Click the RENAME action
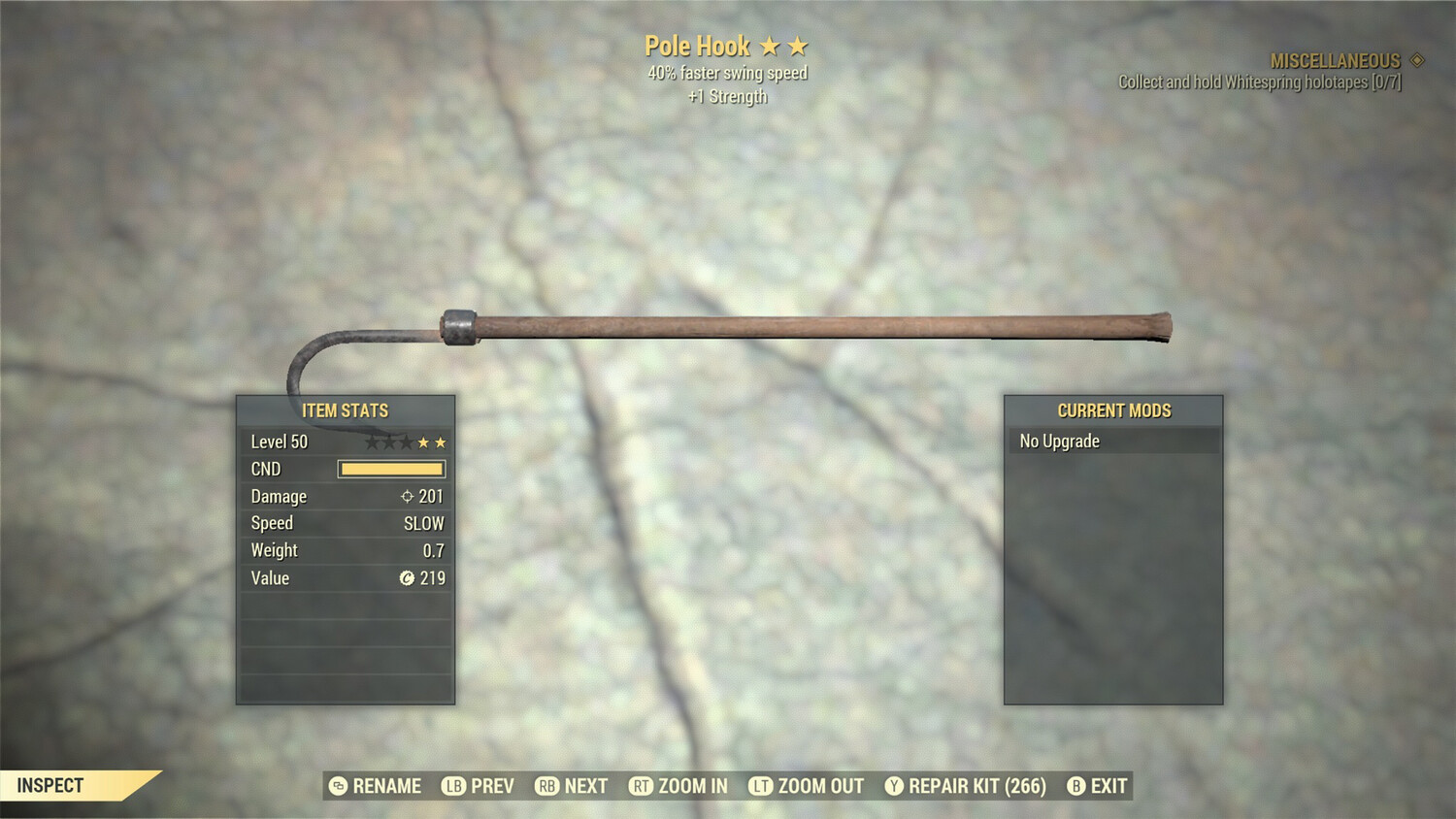 click(387, 786)
